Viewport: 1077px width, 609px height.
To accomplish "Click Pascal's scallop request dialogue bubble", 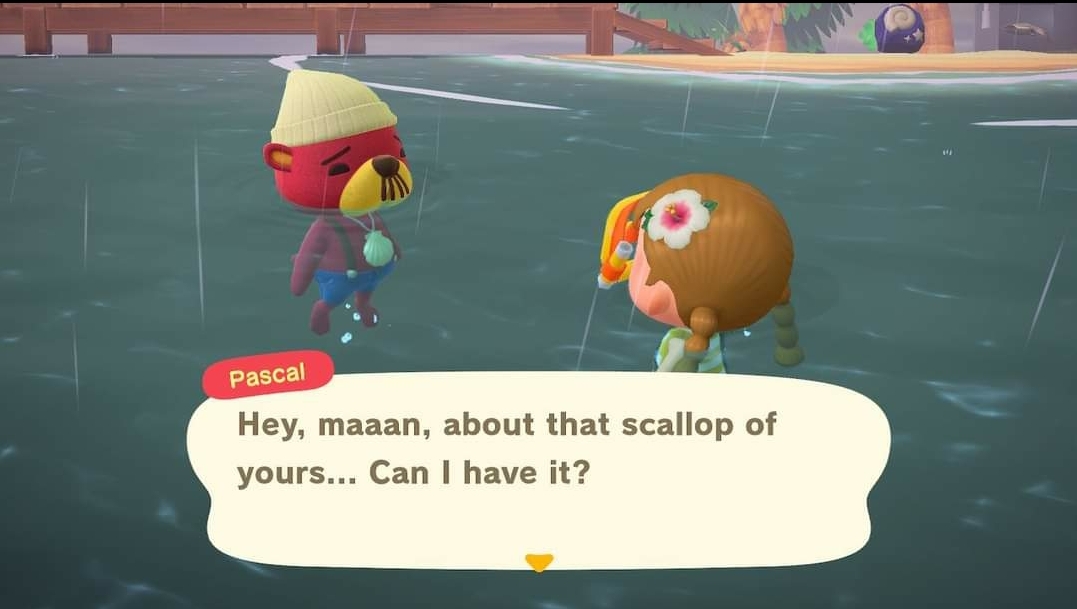I will click(x=538, y=470).
